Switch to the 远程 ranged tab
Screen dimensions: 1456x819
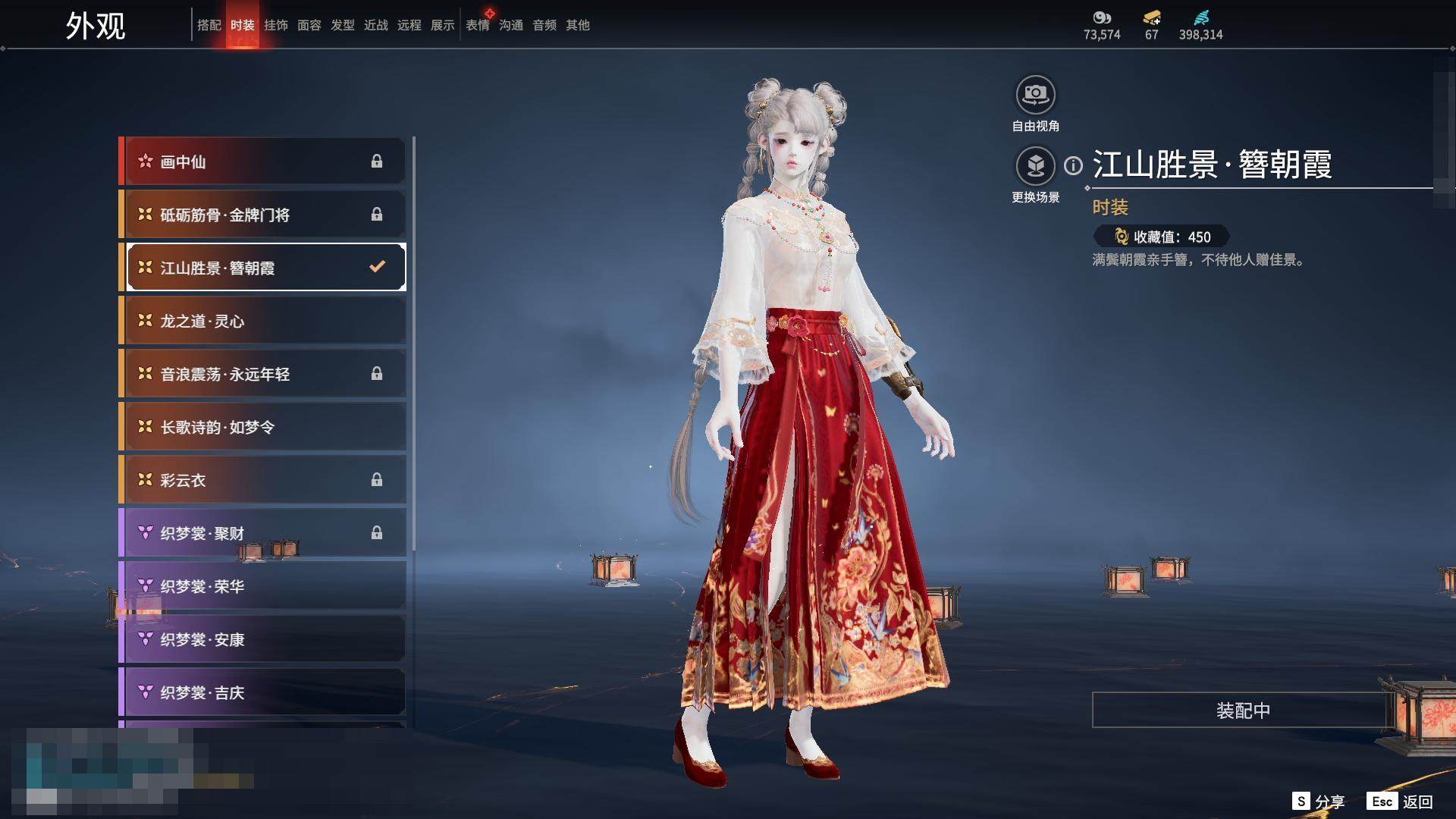click(409, 25)
